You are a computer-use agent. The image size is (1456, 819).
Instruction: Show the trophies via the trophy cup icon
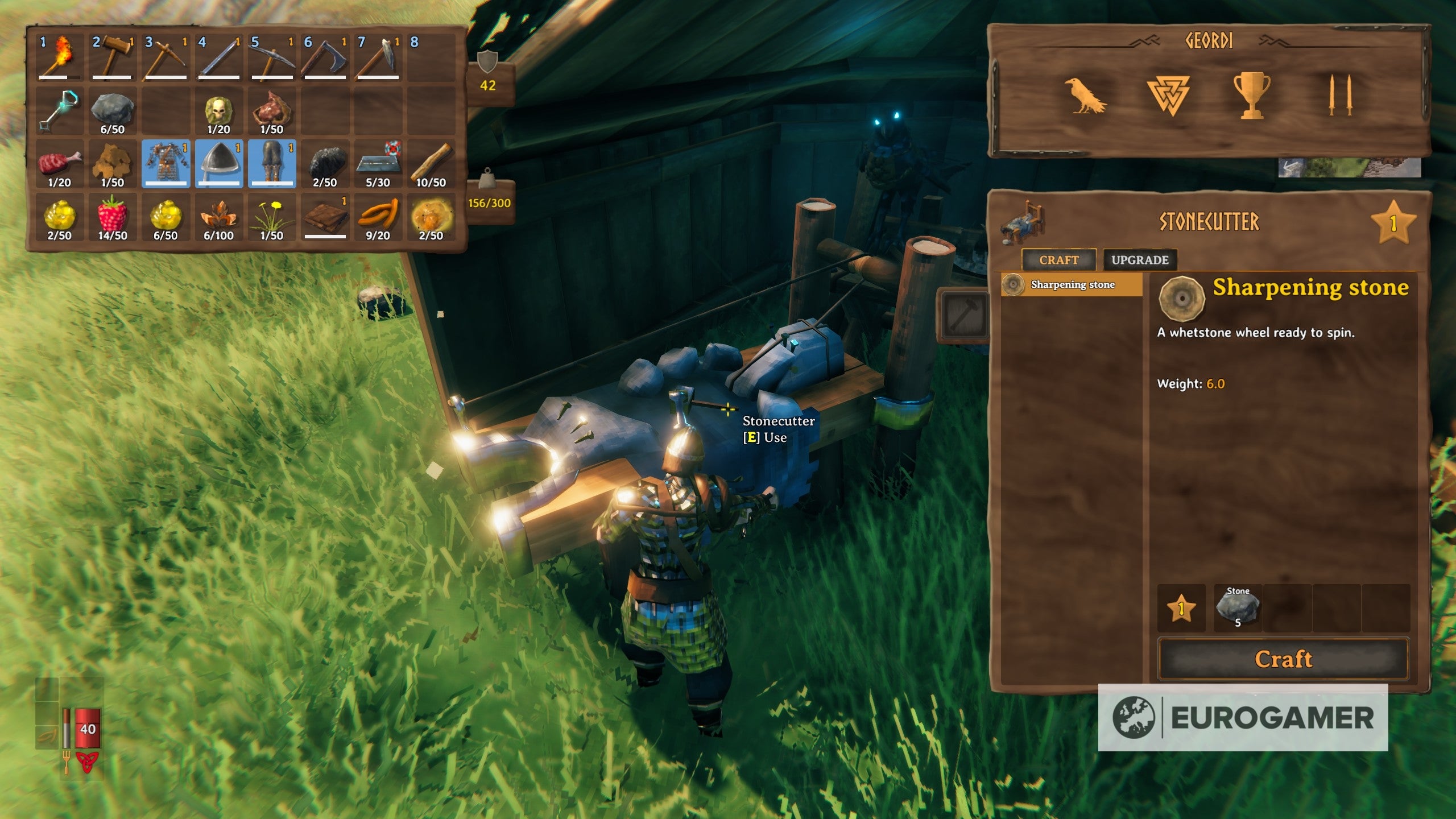tap(1251, 96)
